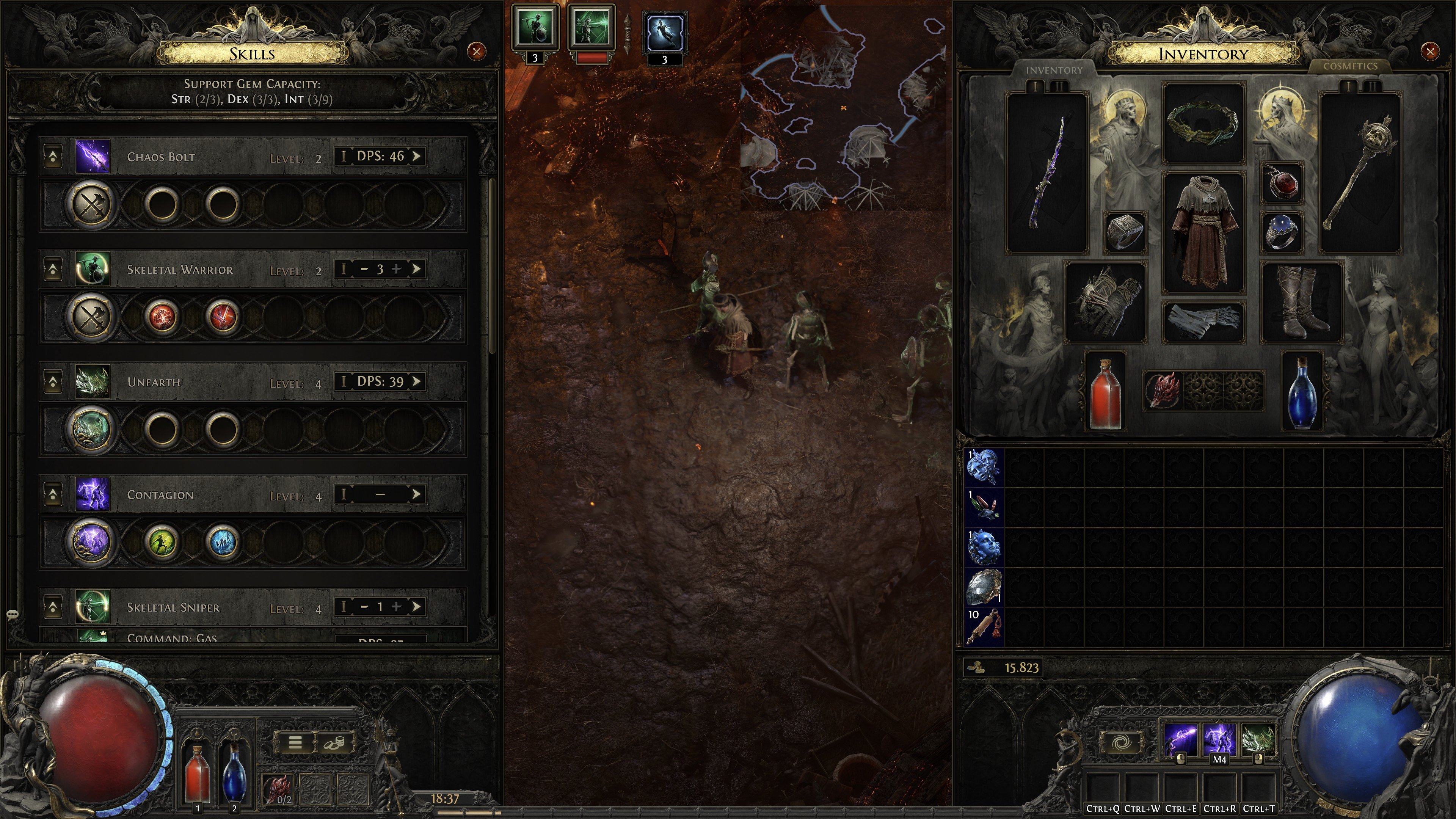The width and height of the screenshot is (1456, 819).
Task: Collapse the Unearth skill section chevron
Action: point(53,381)
